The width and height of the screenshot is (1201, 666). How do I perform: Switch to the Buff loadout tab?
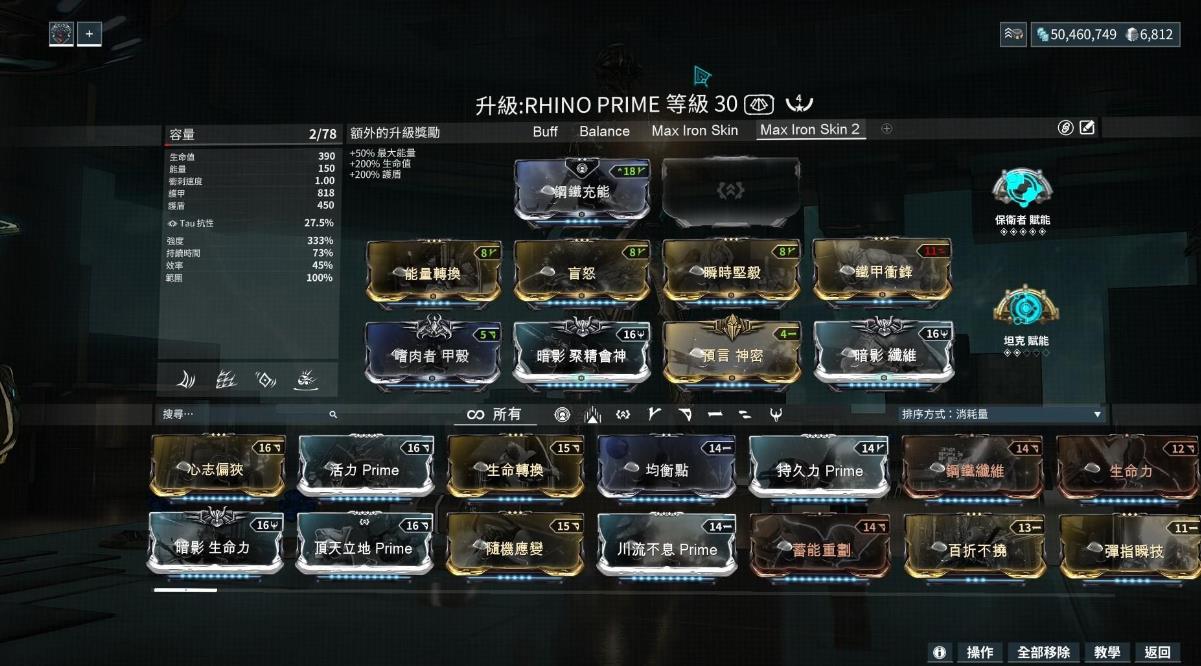coord(545,131)
